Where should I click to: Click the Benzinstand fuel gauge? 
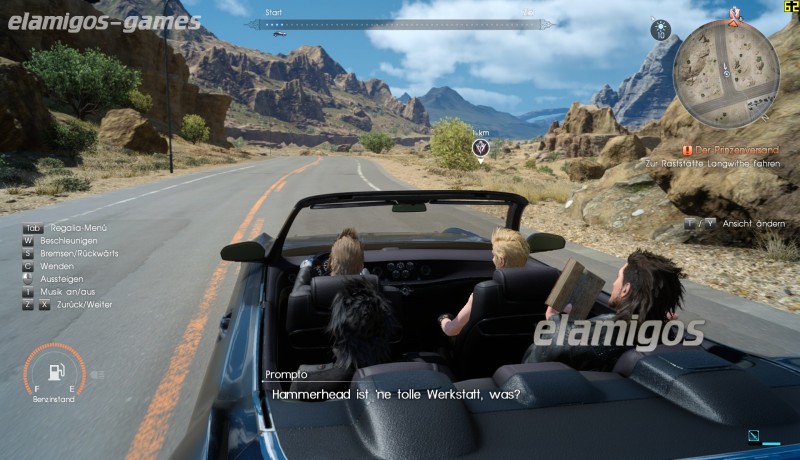coord(52,372)
